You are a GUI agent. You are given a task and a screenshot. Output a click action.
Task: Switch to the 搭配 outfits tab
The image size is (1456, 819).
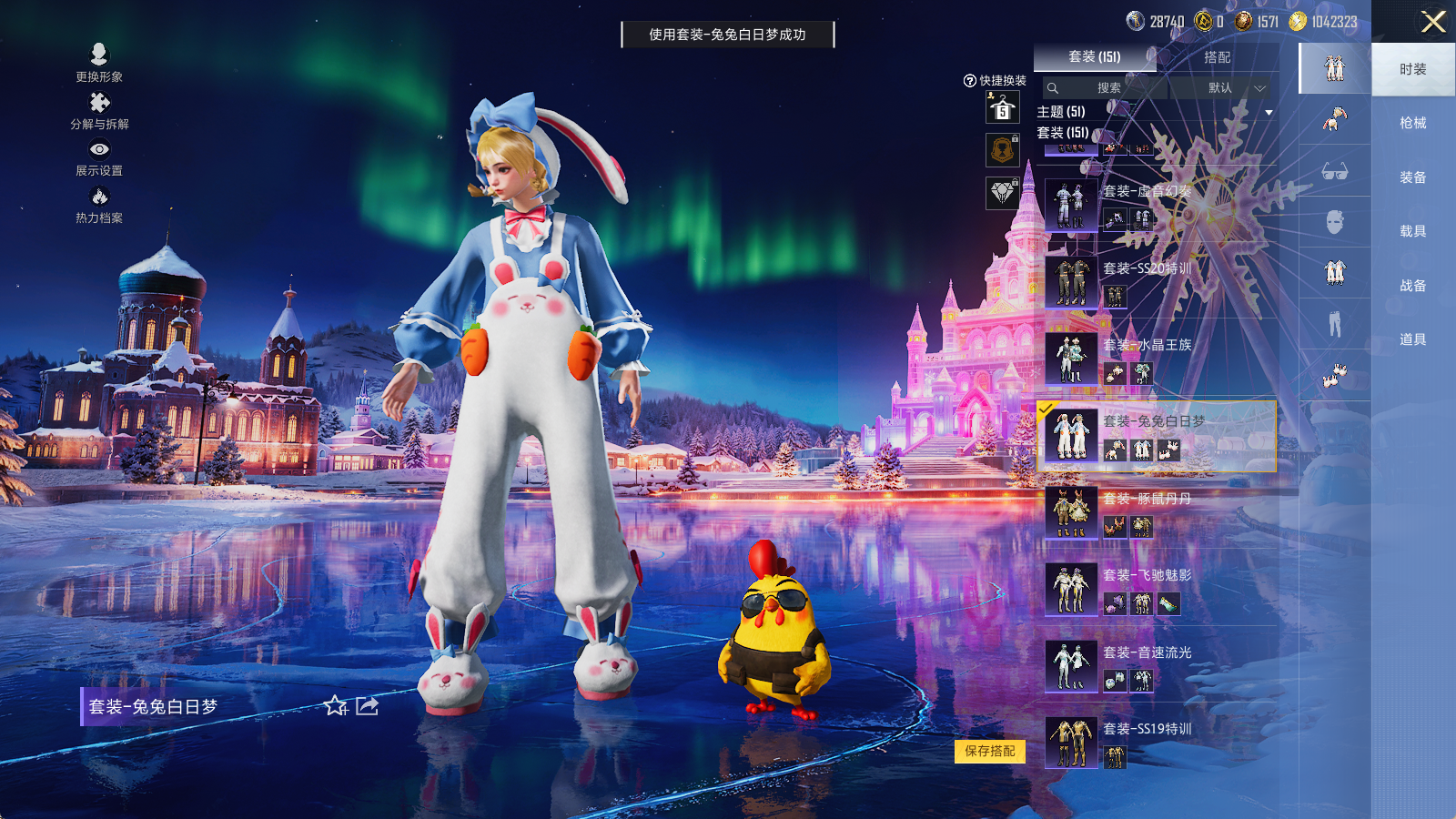[x=1217, y=57]
